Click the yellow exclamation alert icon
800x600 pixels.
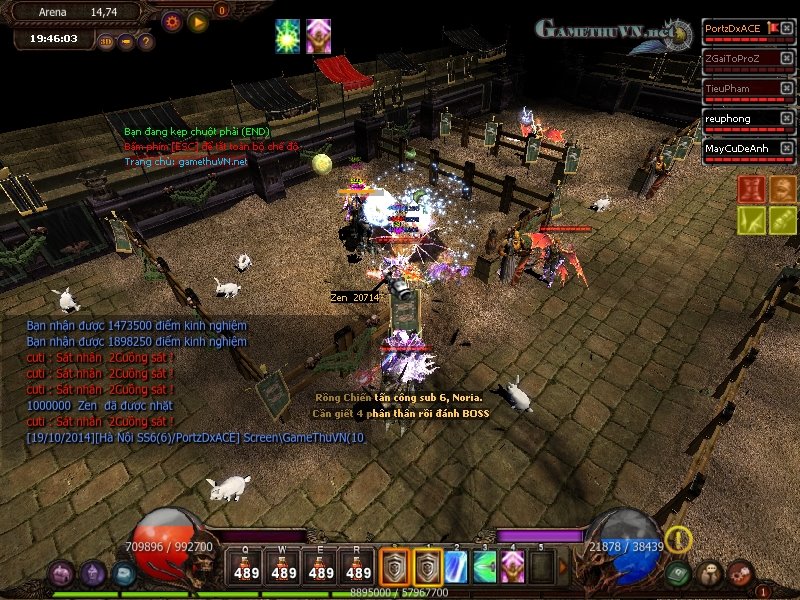click(679, 540)
